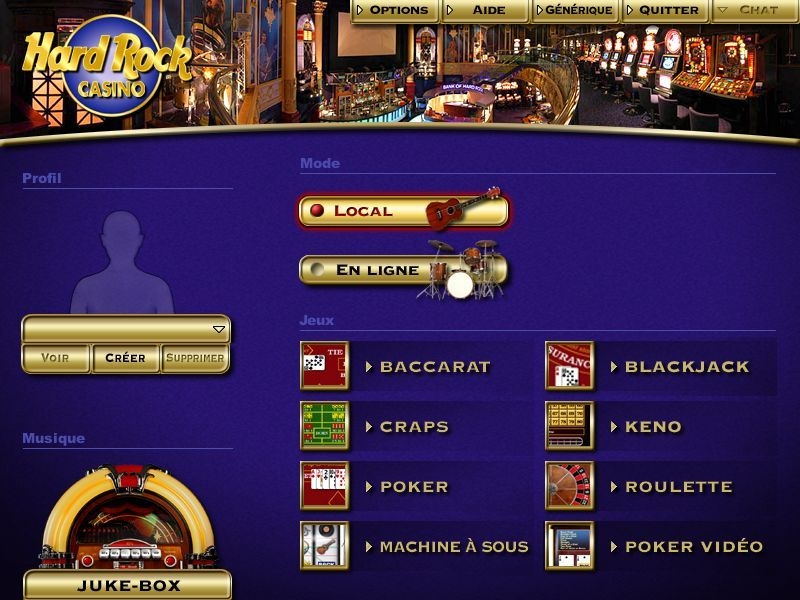Open the Juke-Box music player
Image resolution: width=800 pixels, height=600 pixels.
127,584
